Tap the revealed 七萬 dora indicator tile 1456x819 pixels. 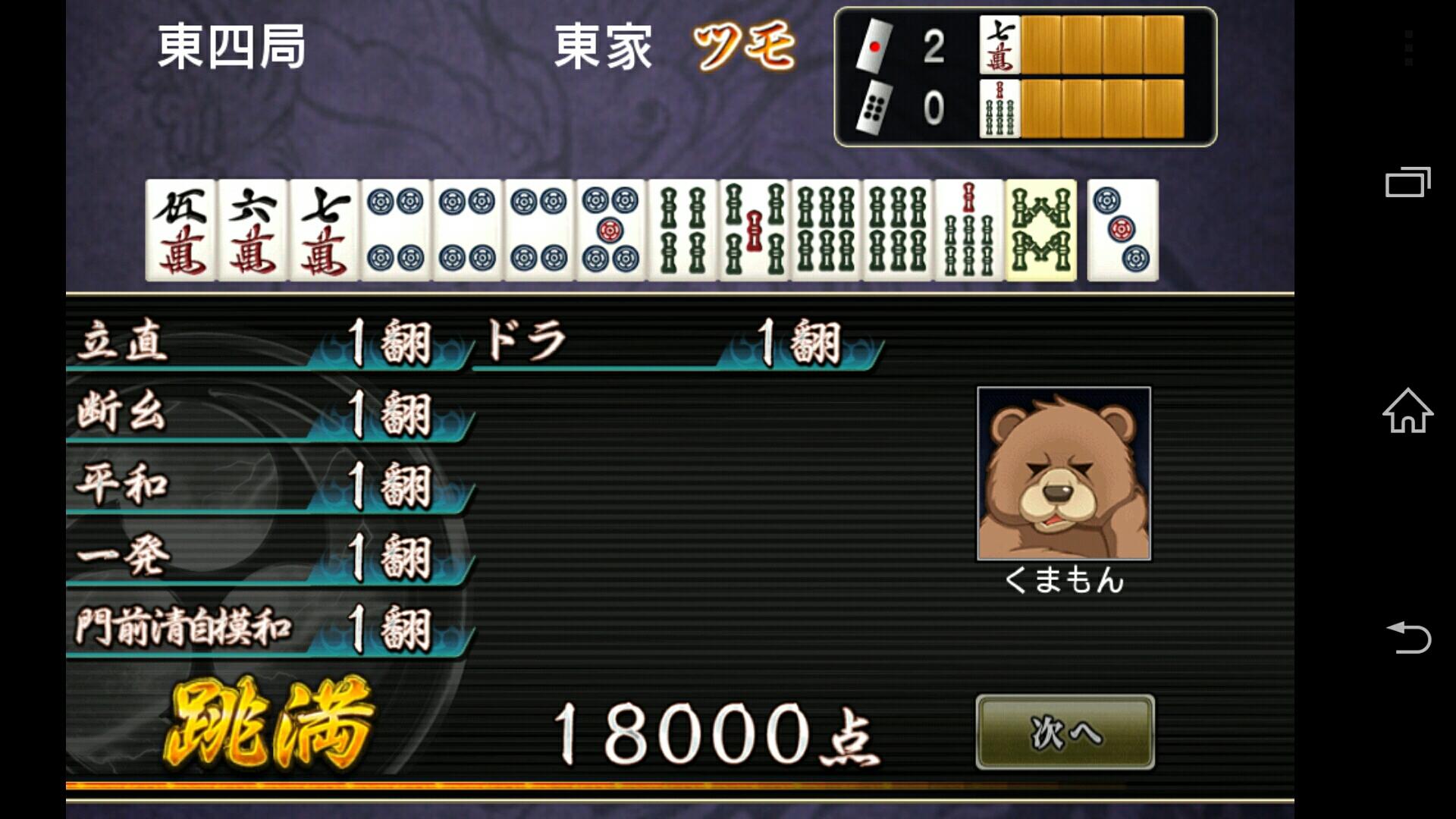1001,45
